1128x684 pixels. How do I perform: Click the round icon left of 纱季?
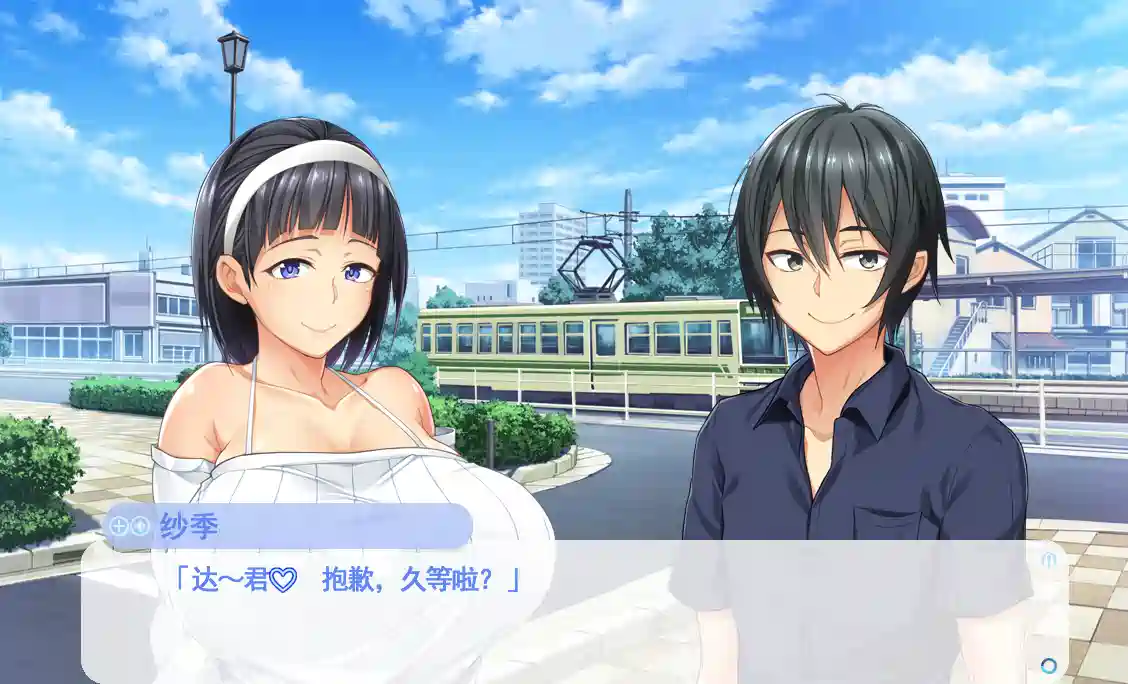coord(140,526)
